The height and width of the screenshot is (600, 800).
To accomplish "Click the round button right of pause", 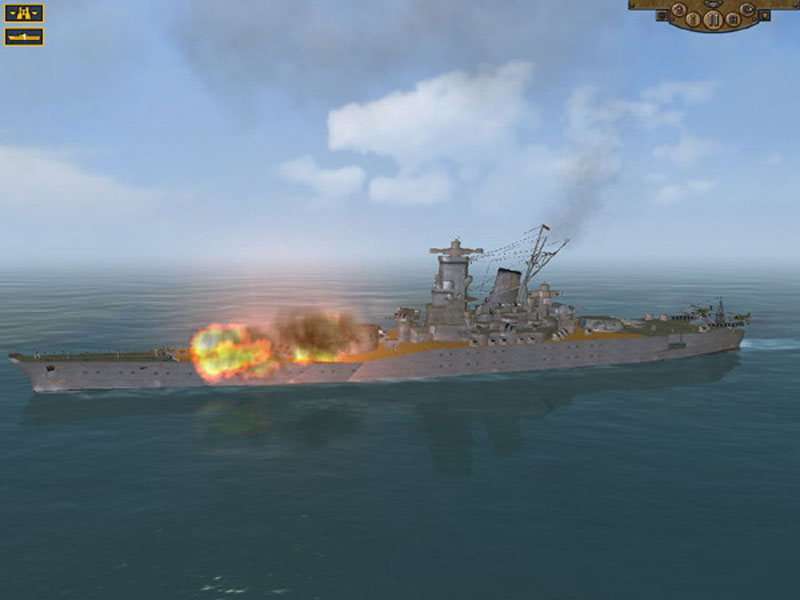I will [733, 19].
